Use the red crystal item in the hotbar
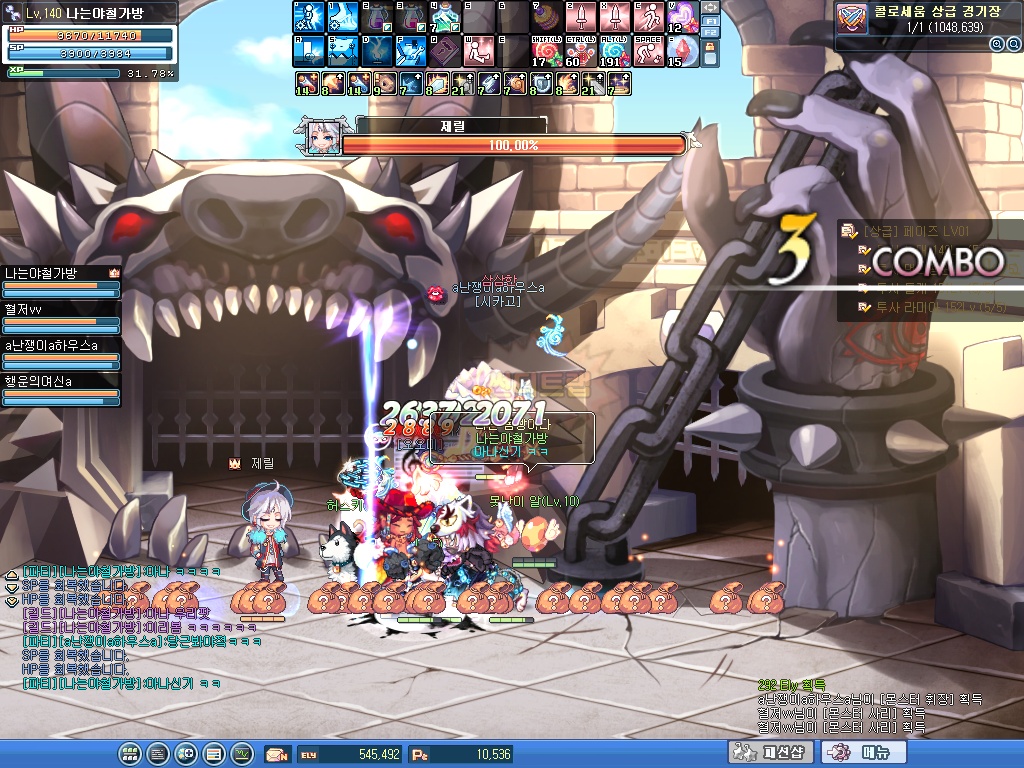 tap(683, 50)
